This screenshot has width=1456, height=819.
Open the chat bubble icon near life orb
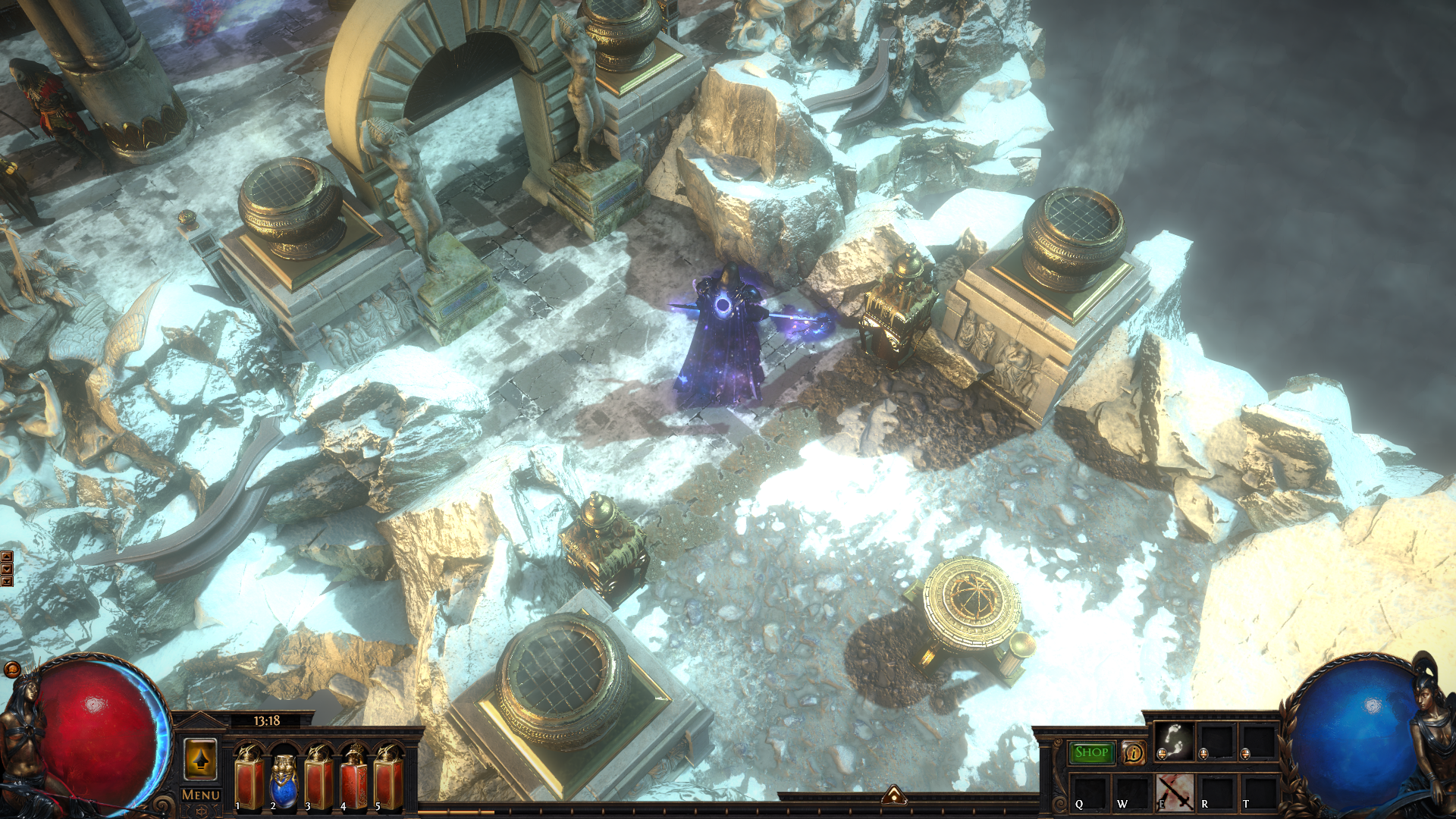coord(12,669)
